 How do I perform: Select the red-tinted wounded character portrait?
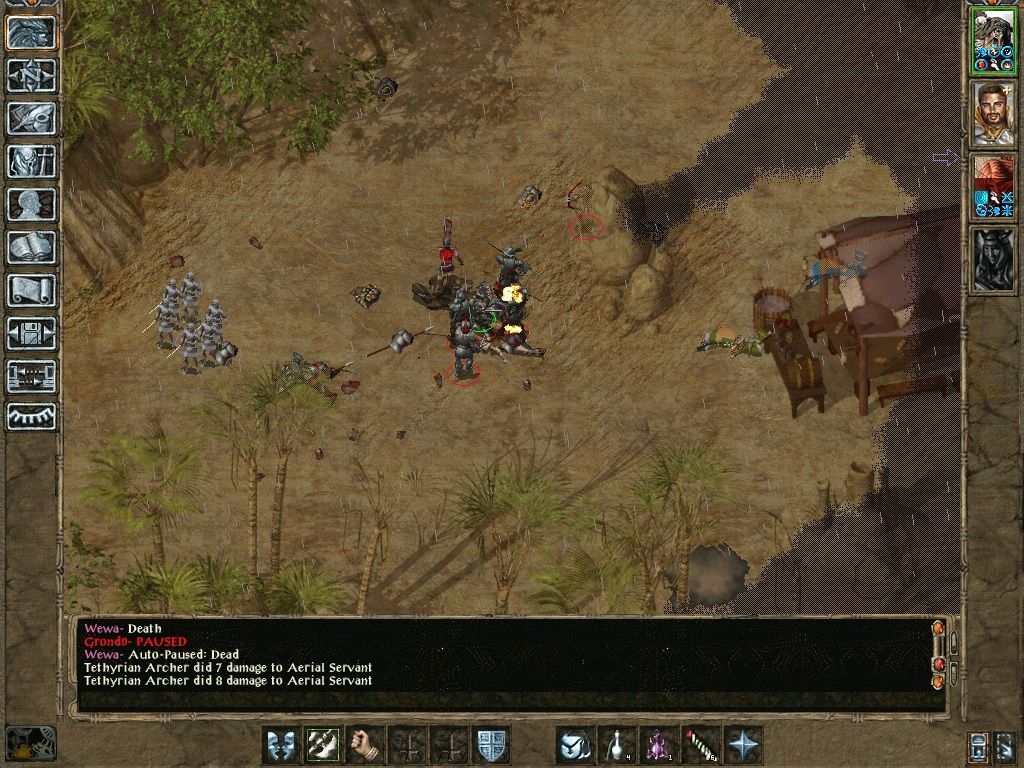pyautogui.click(x=993, y=187)
